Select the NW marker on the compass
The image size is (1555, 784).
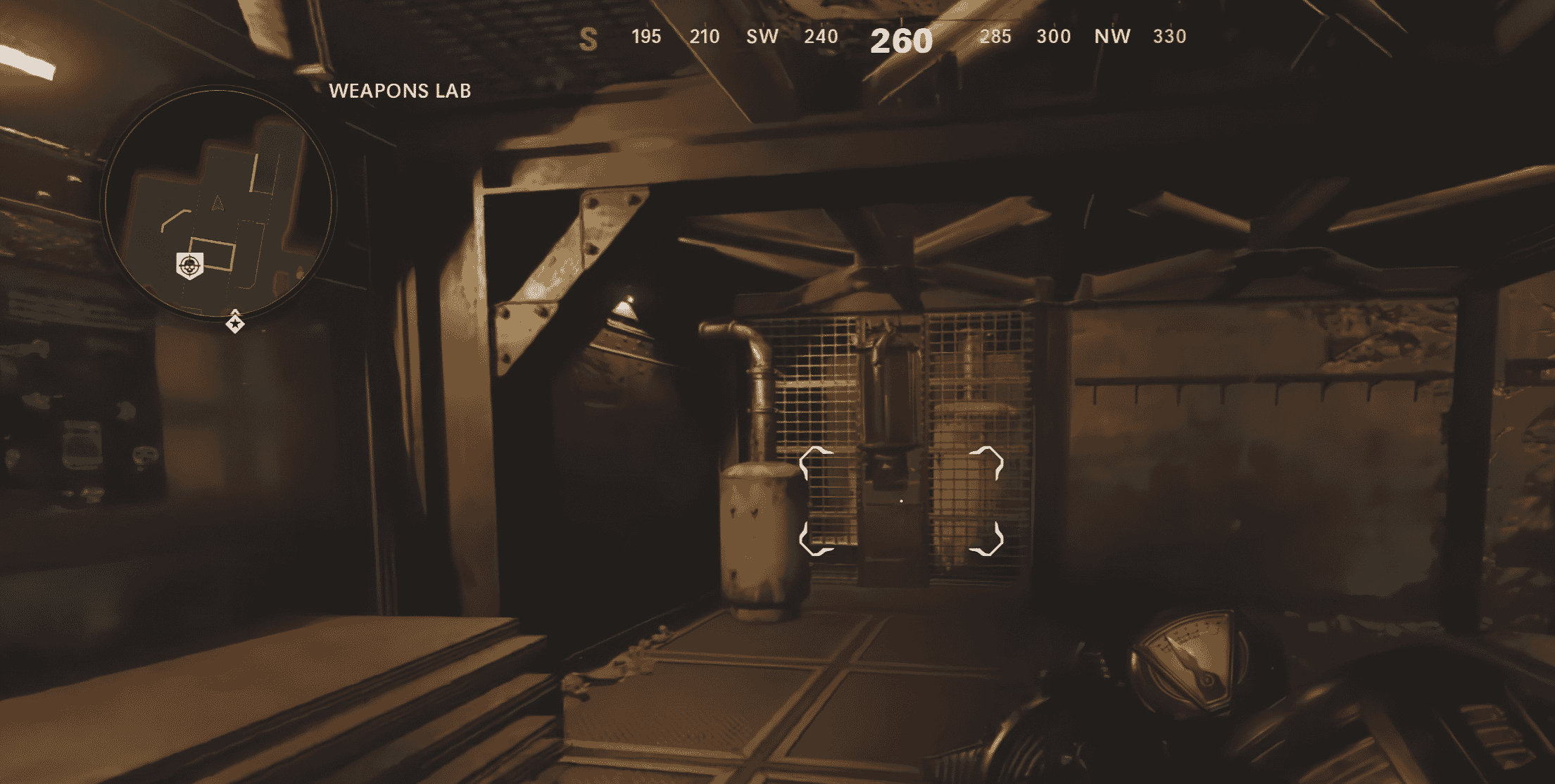(1113, 37)
